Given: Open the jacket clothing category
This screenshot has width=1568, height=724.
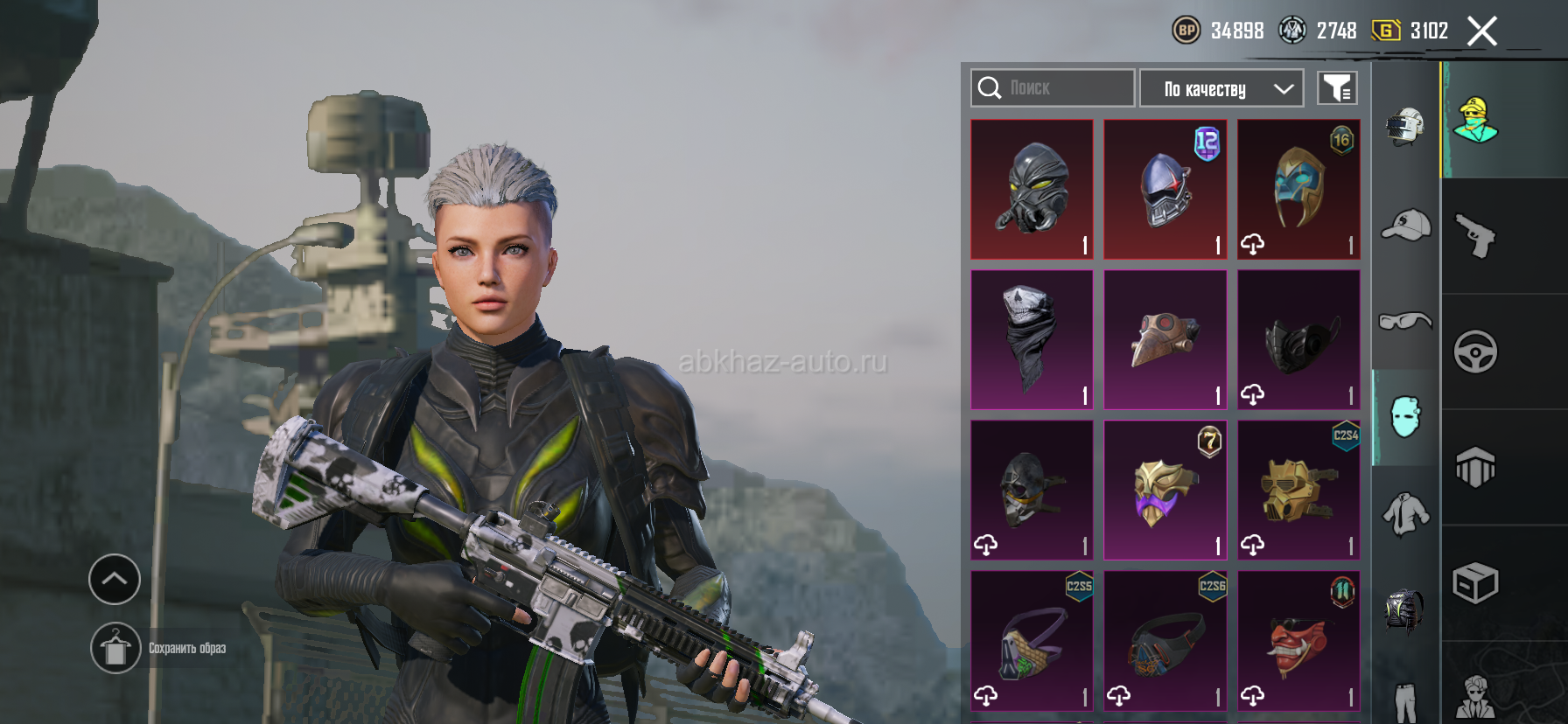Looking at the screenshot, I should [1405, 513].
